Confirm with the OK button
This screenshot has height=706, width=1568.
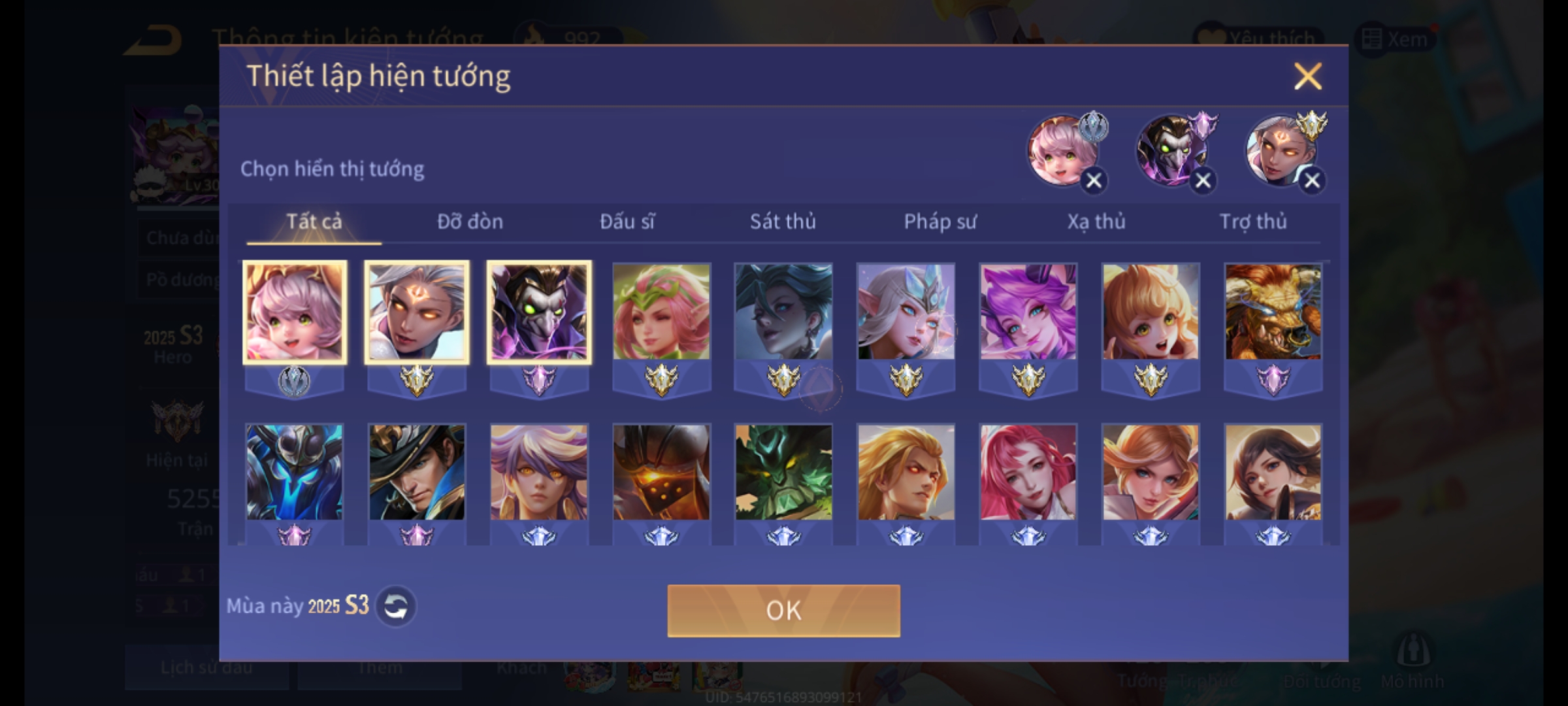coord(783,611)
